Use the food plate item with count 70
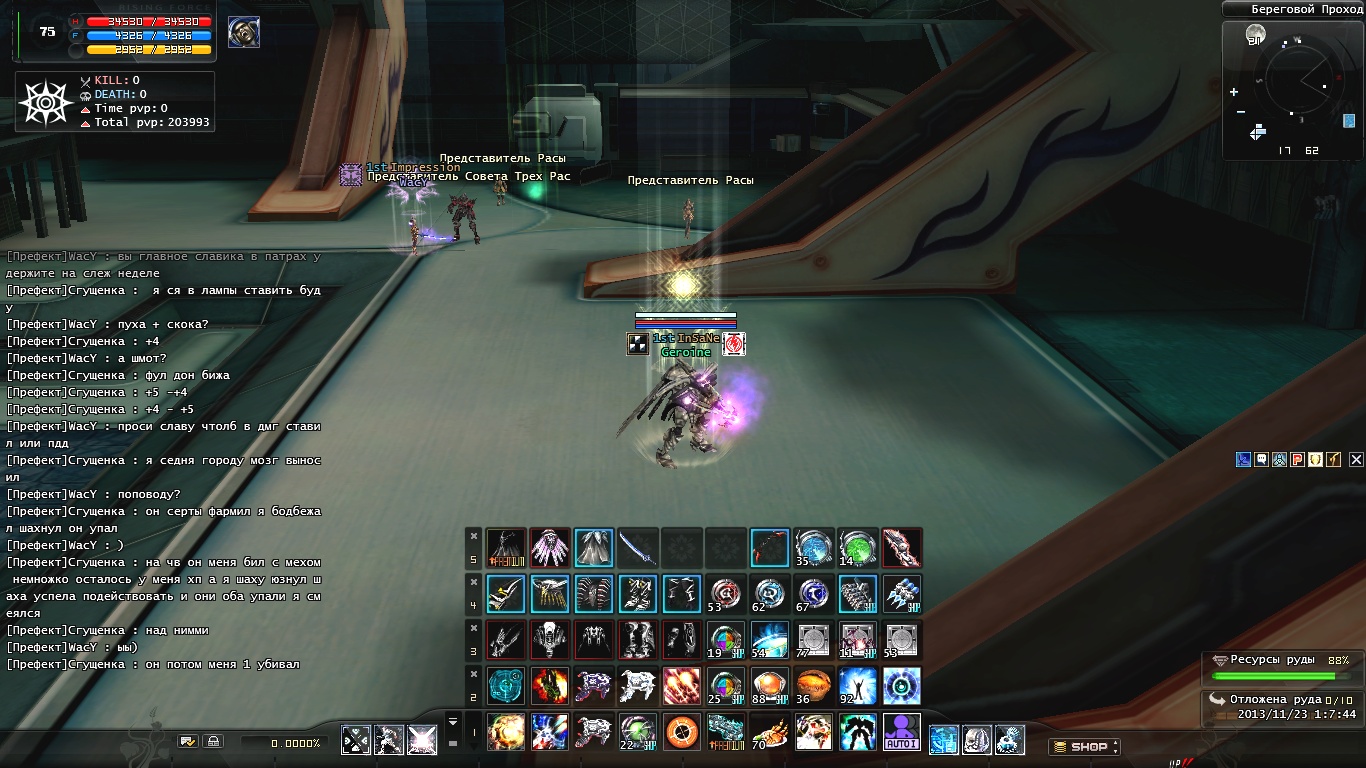Image resolution: width=1366 pixels, height=768 pixels. 769,732
